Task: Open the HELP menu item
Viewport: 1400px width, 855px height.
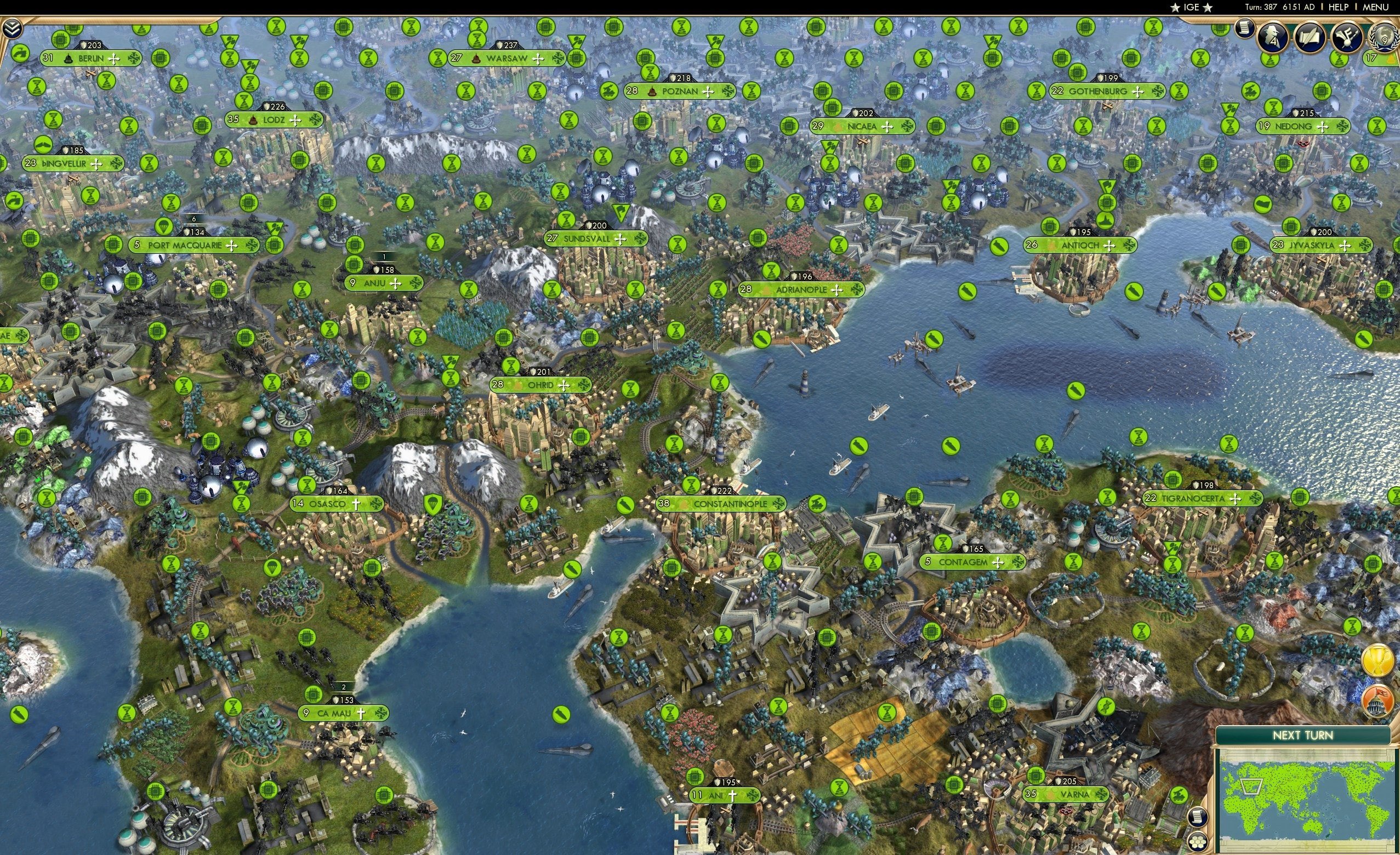Action: coord(1338,8)
